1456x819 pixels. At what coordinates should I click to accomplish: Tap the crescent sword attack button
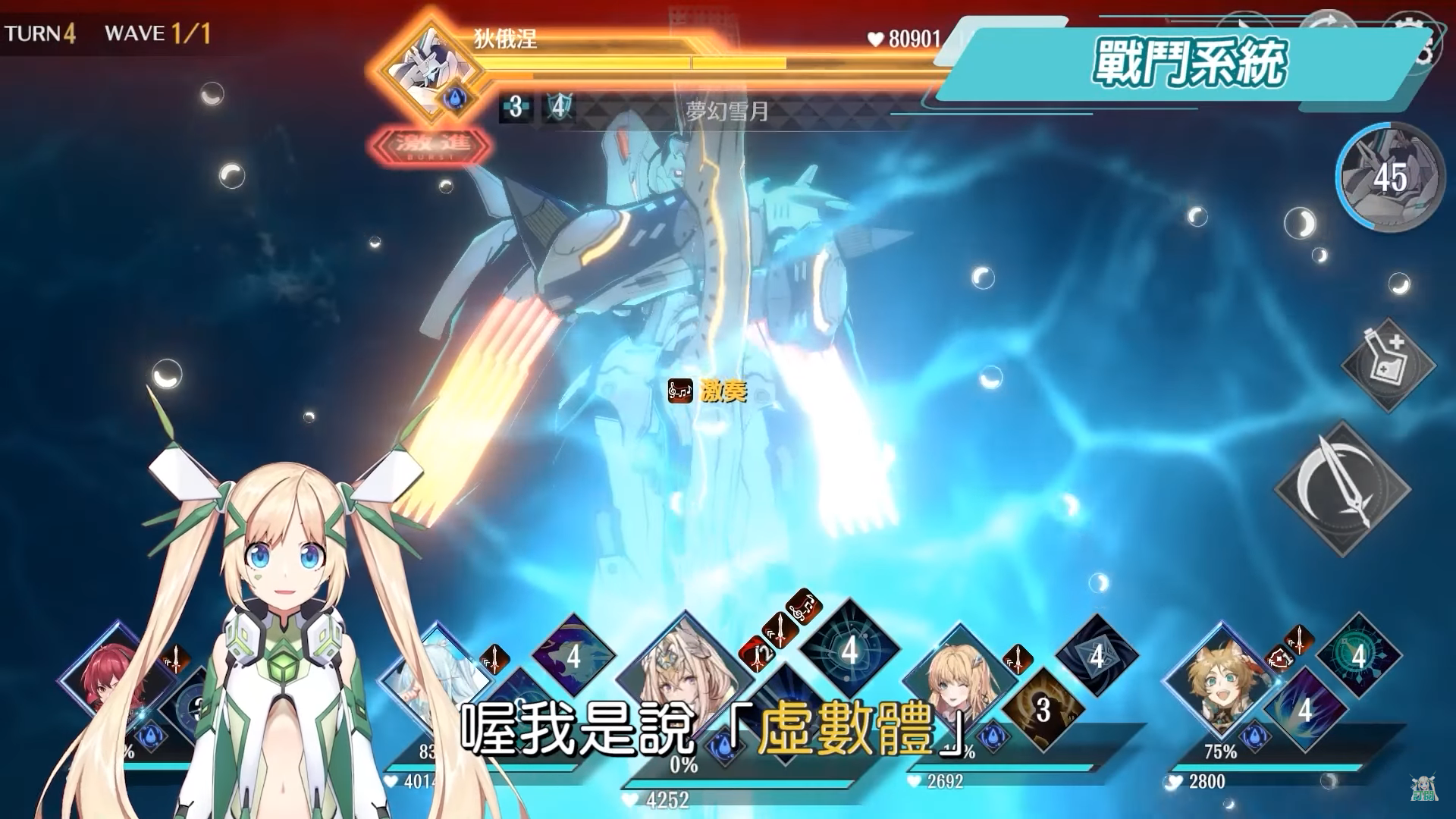1341,487
